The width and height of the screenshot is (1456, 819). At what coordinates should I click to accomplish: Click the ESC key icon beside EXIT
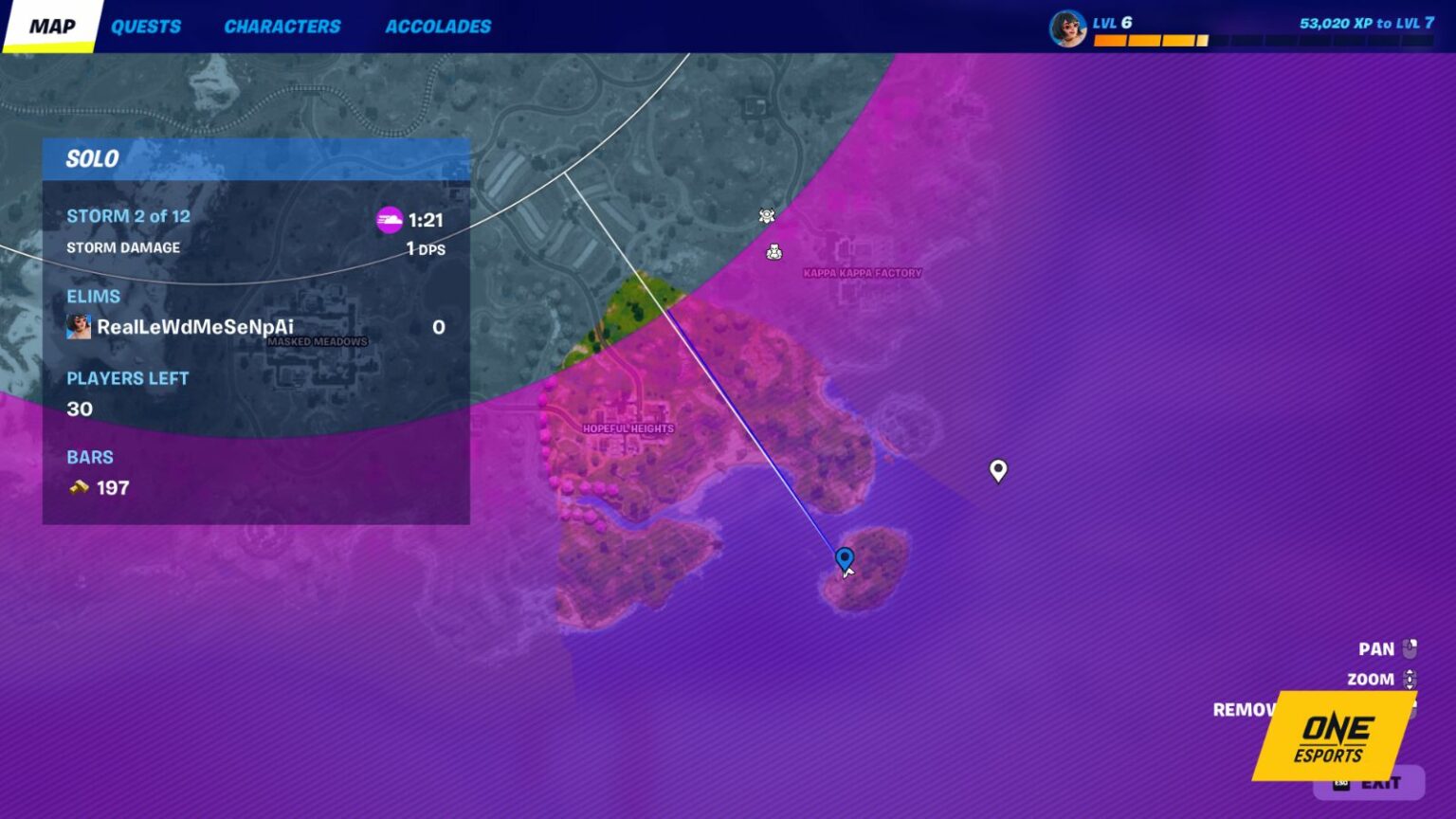coord(1340,783)
